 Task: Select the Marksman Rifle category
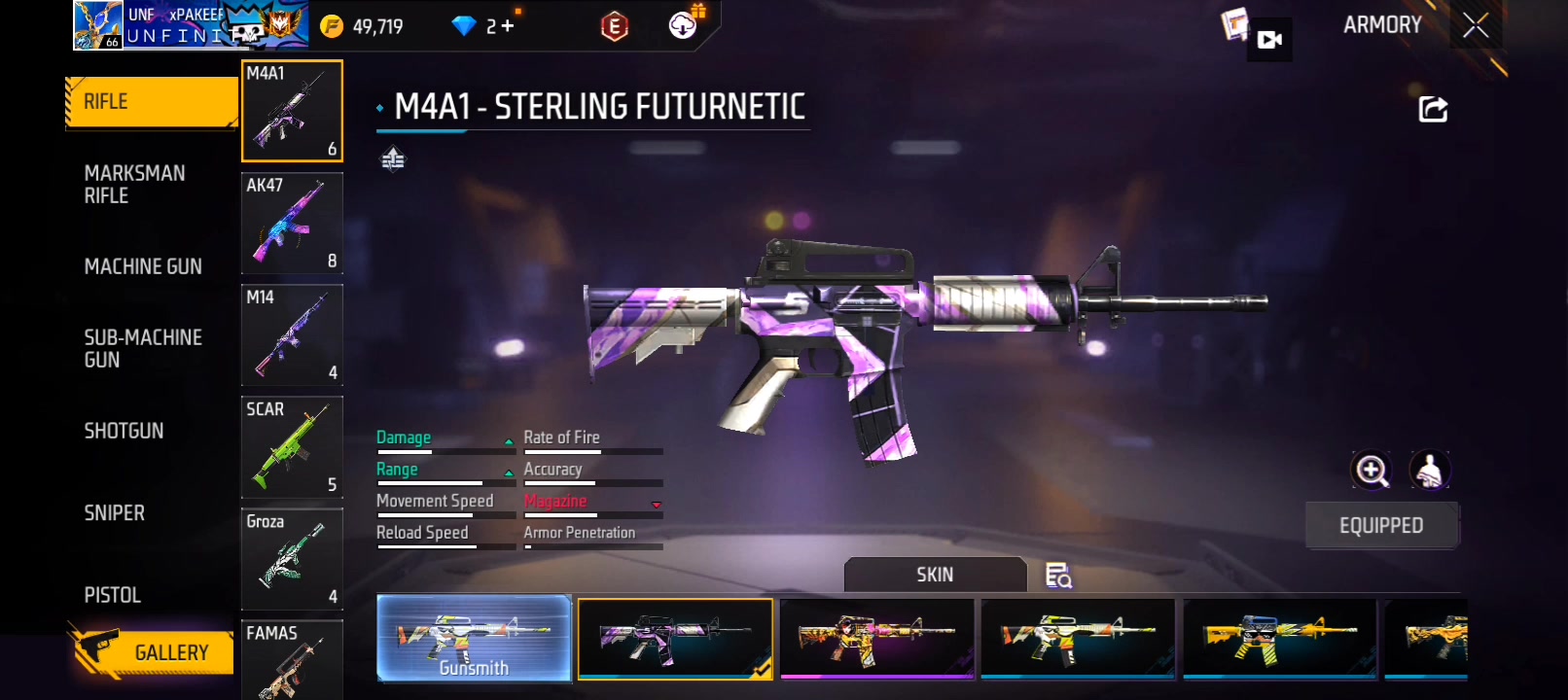click(x=134, y=185)
